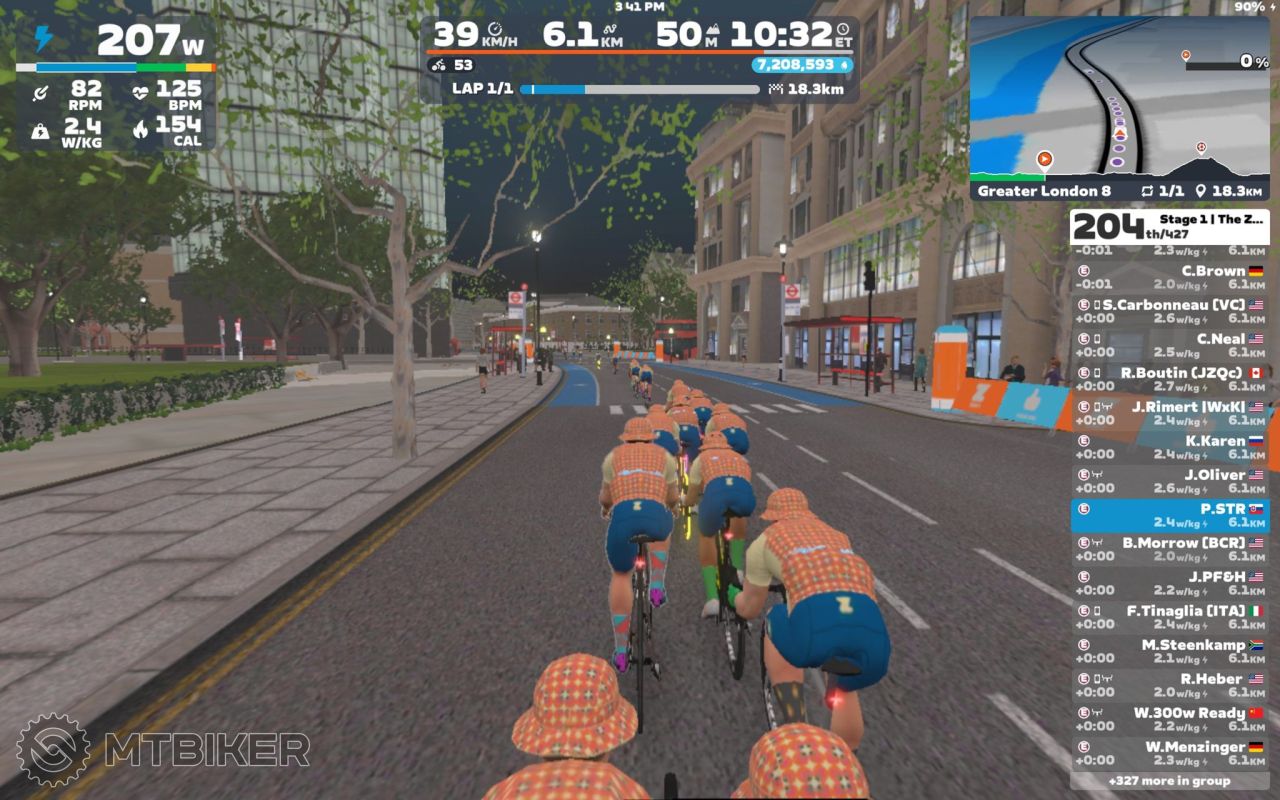Choose B.Morrow (BCR) in the rider list
The height and width of the screenshot is (800, 1280).
pyautogui.click(x=1170, y=549)
